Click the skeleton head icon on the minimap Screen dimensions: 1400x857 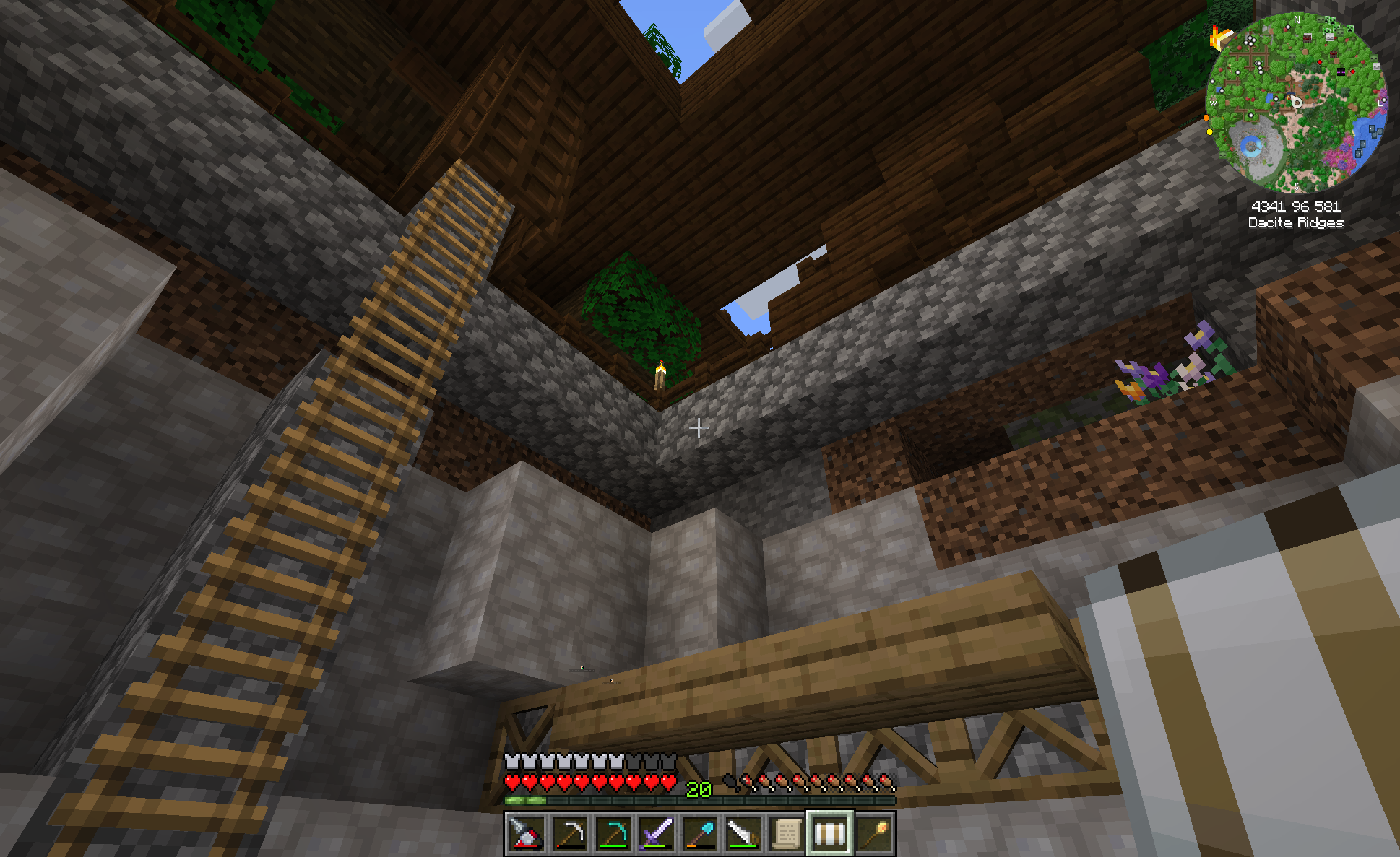[x=1330, y=38]
